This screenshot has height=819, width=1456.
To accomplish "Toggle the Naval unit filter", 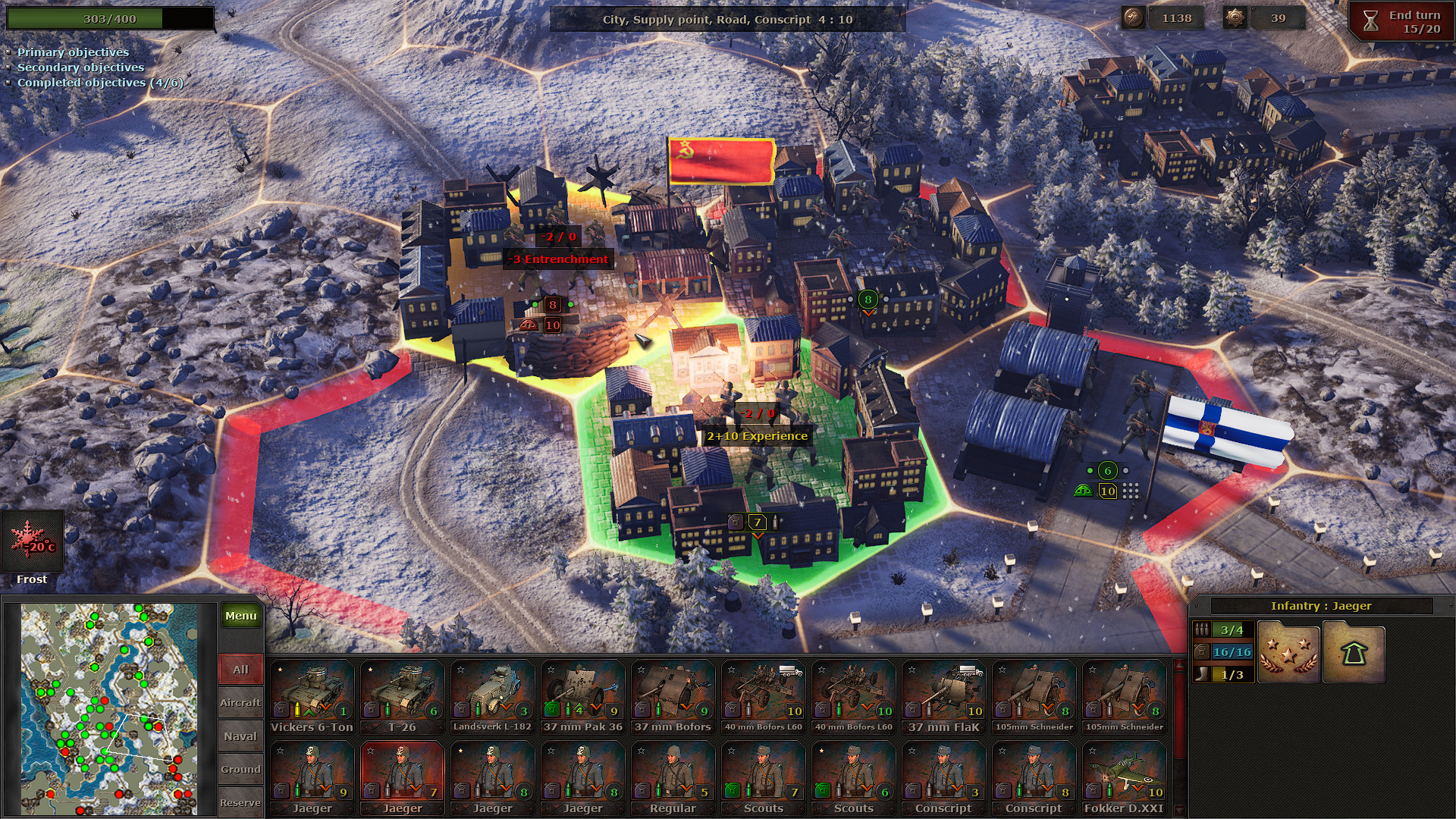I will 240,736.
